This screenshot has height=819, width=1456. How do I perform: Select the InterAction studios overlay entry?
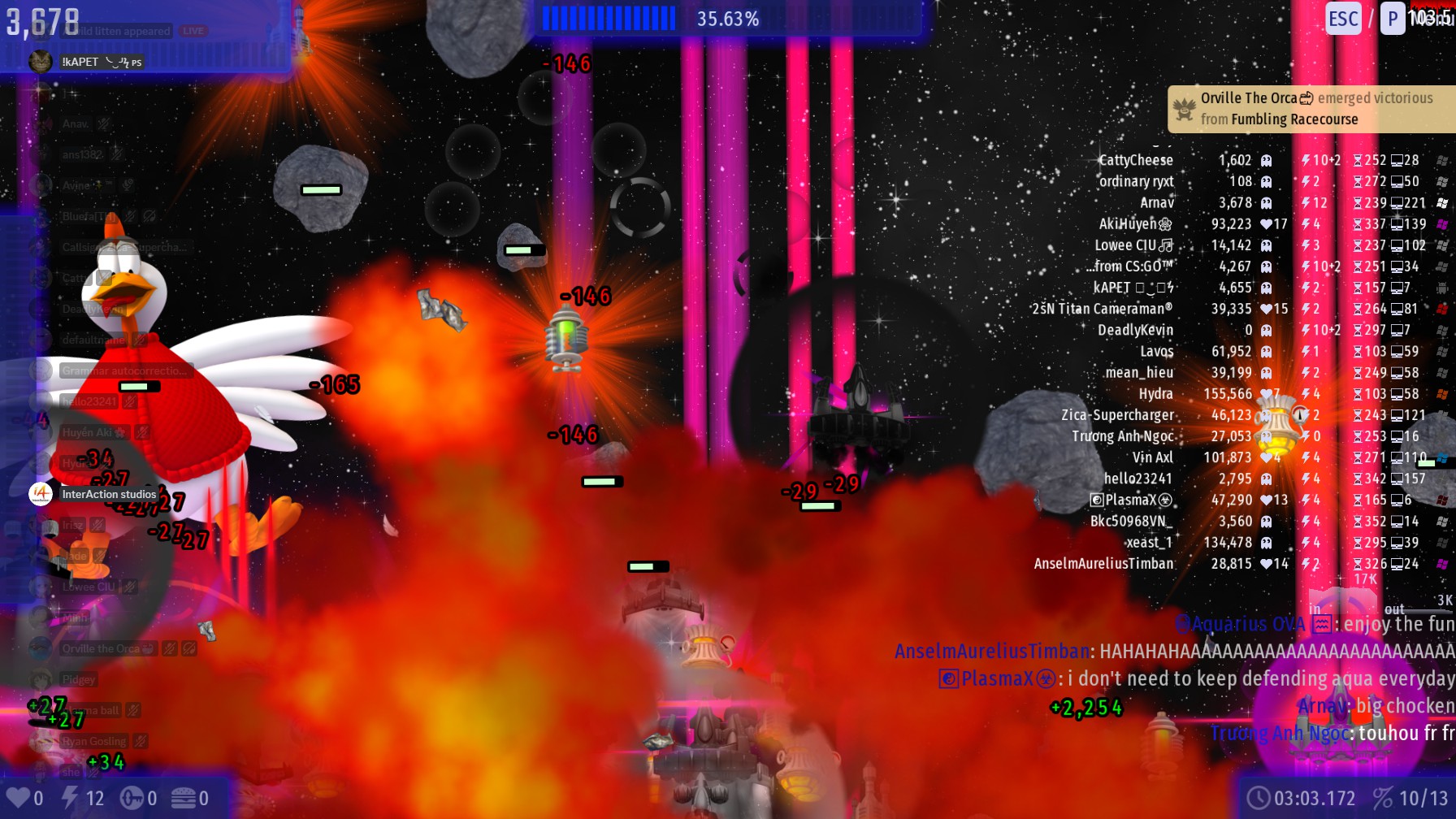click(x=108, y=494)
